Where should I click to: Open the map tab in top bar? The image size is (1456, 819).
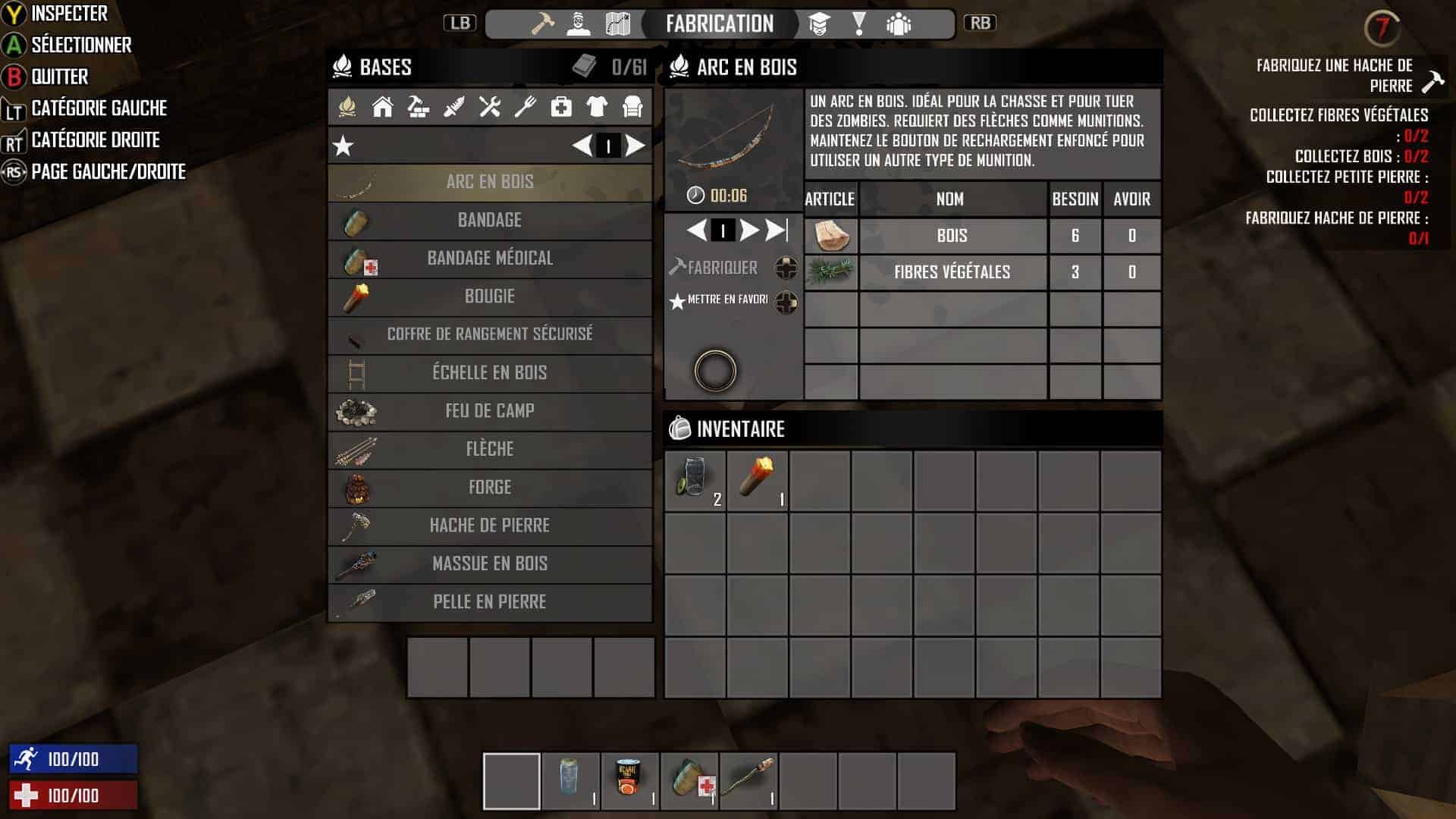point(618,24)
